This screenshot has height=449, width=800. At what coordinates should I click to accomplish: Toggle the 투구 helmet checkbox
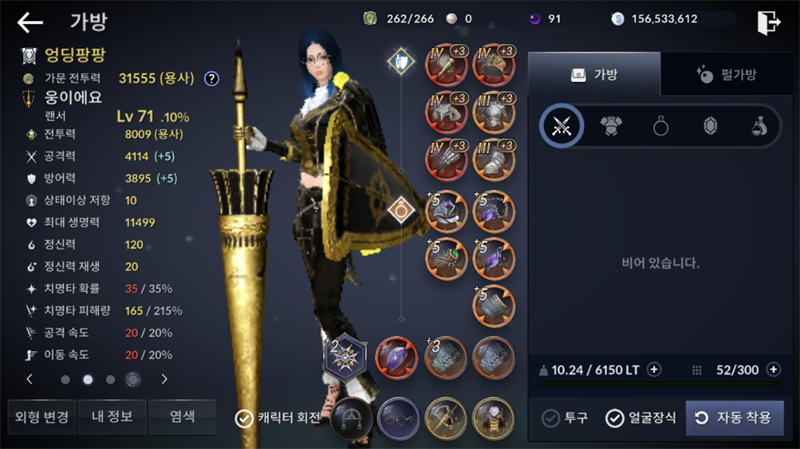[x=550, y=418]
